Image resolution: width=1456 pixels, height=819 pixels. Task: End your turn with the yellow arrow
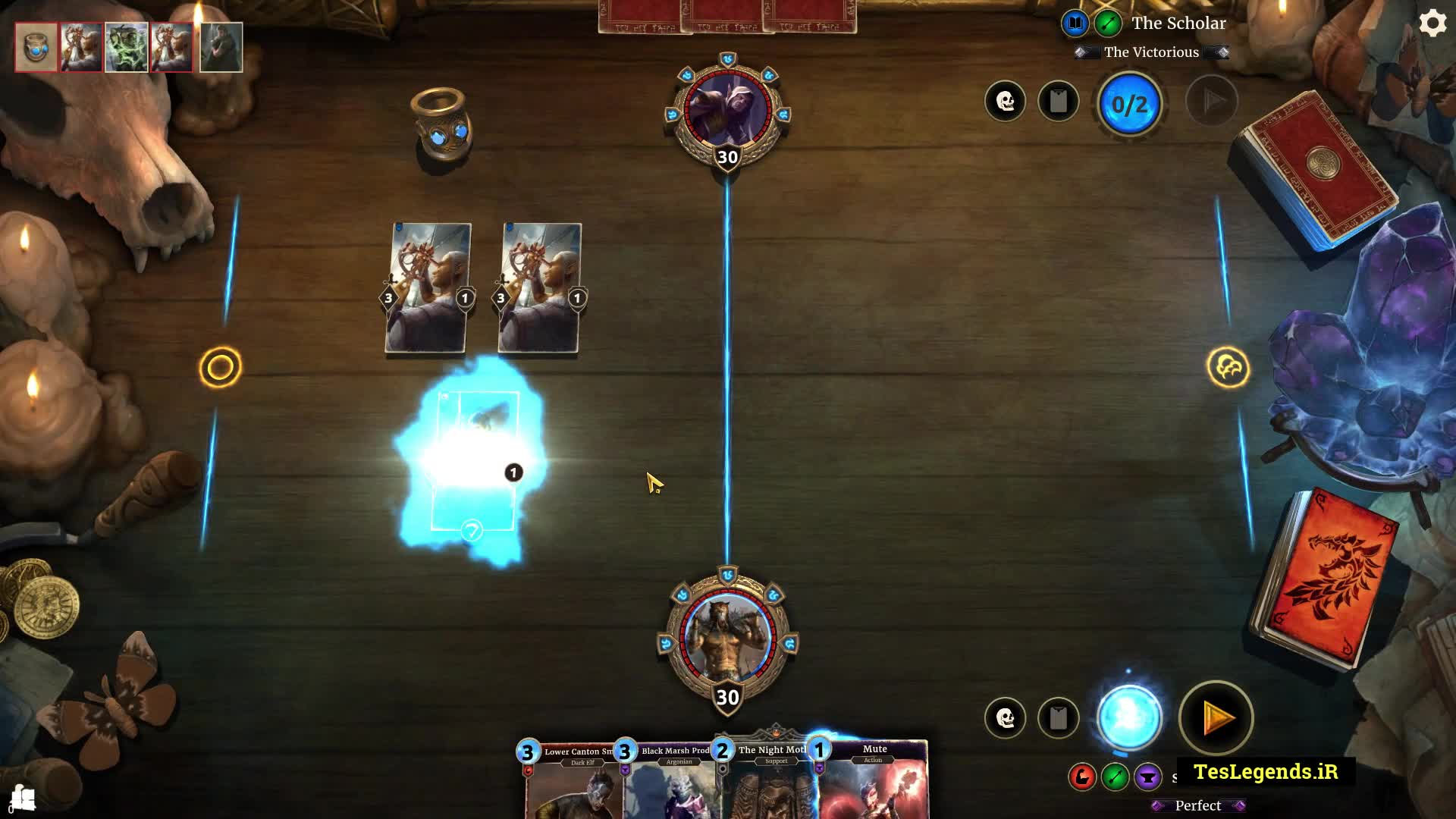(x=1216, y=717)
